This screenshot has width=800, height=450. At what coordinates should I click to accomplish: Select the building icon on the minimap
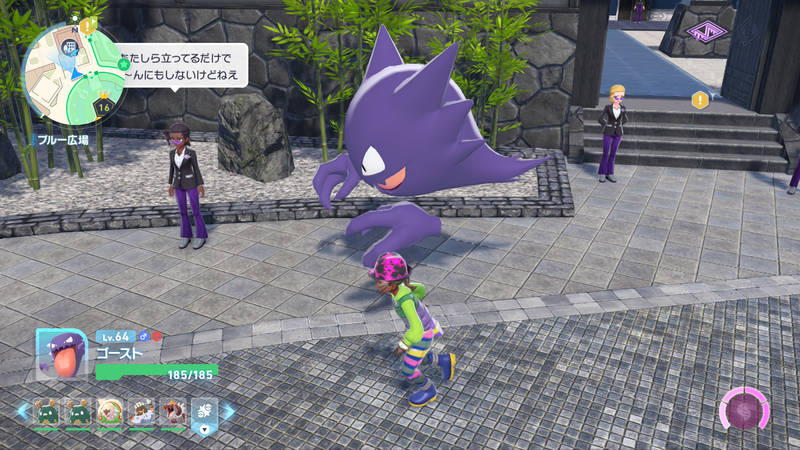[x=71, y=47]
